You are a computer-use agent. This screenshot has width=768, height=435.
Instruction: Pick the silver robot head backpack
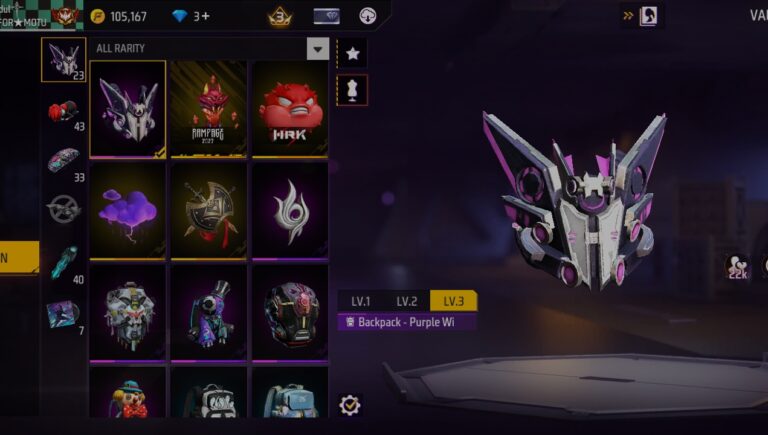[x=128, y=312]
